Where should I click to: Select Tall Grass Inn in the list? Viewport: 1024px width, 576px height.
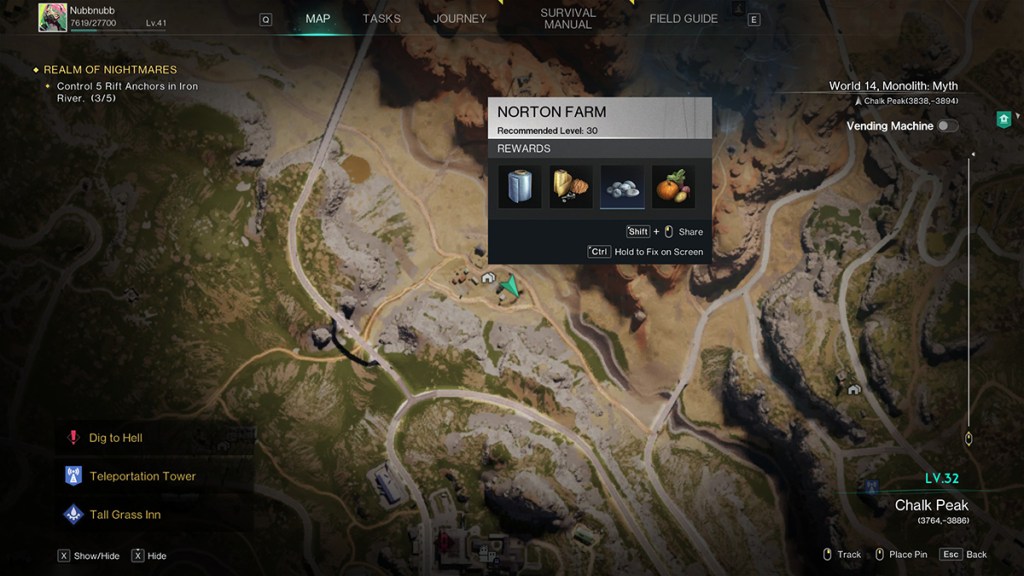point(124,514)
